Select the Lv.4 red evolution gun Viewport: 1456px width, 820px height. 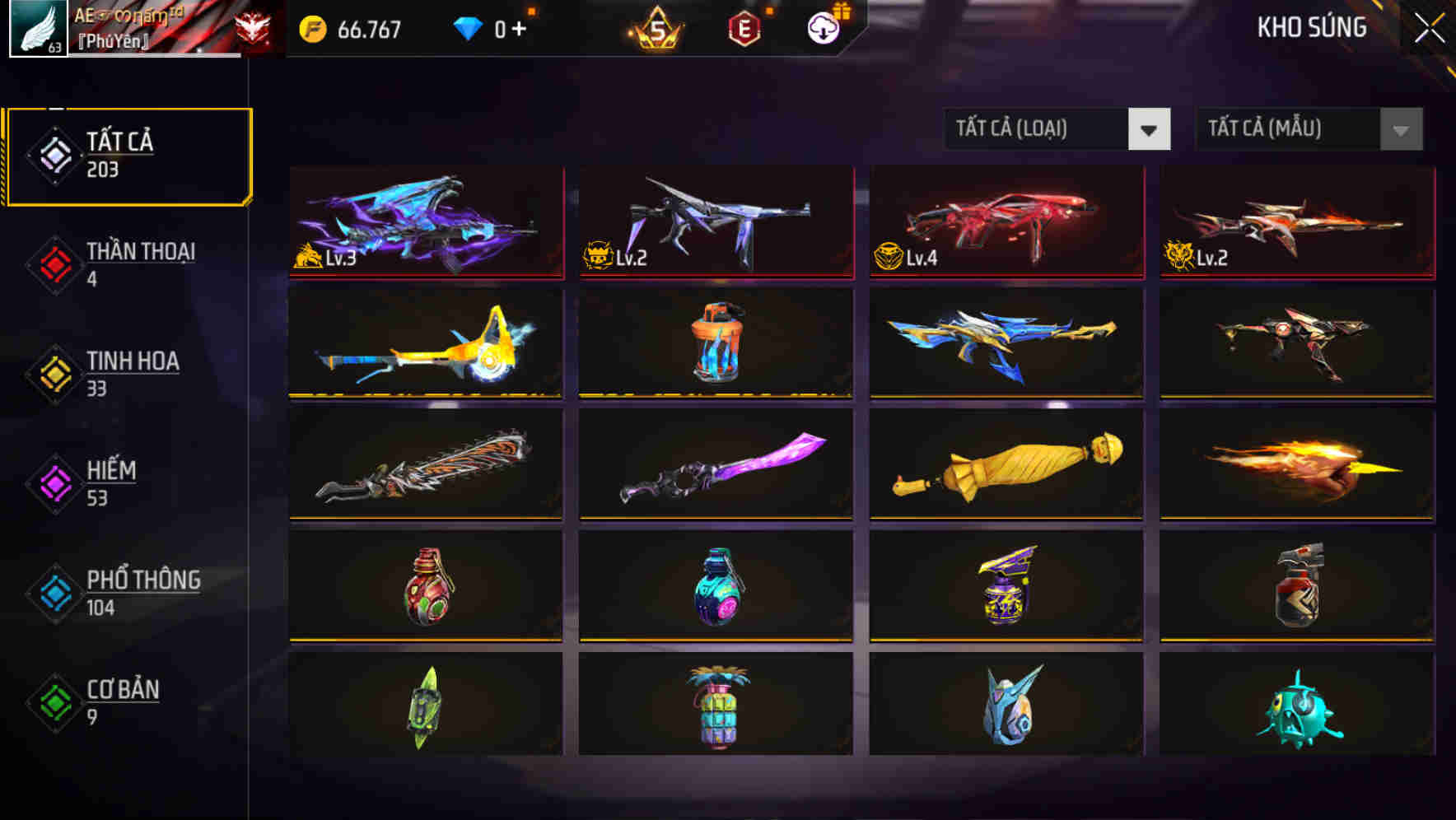(1005, 222)
